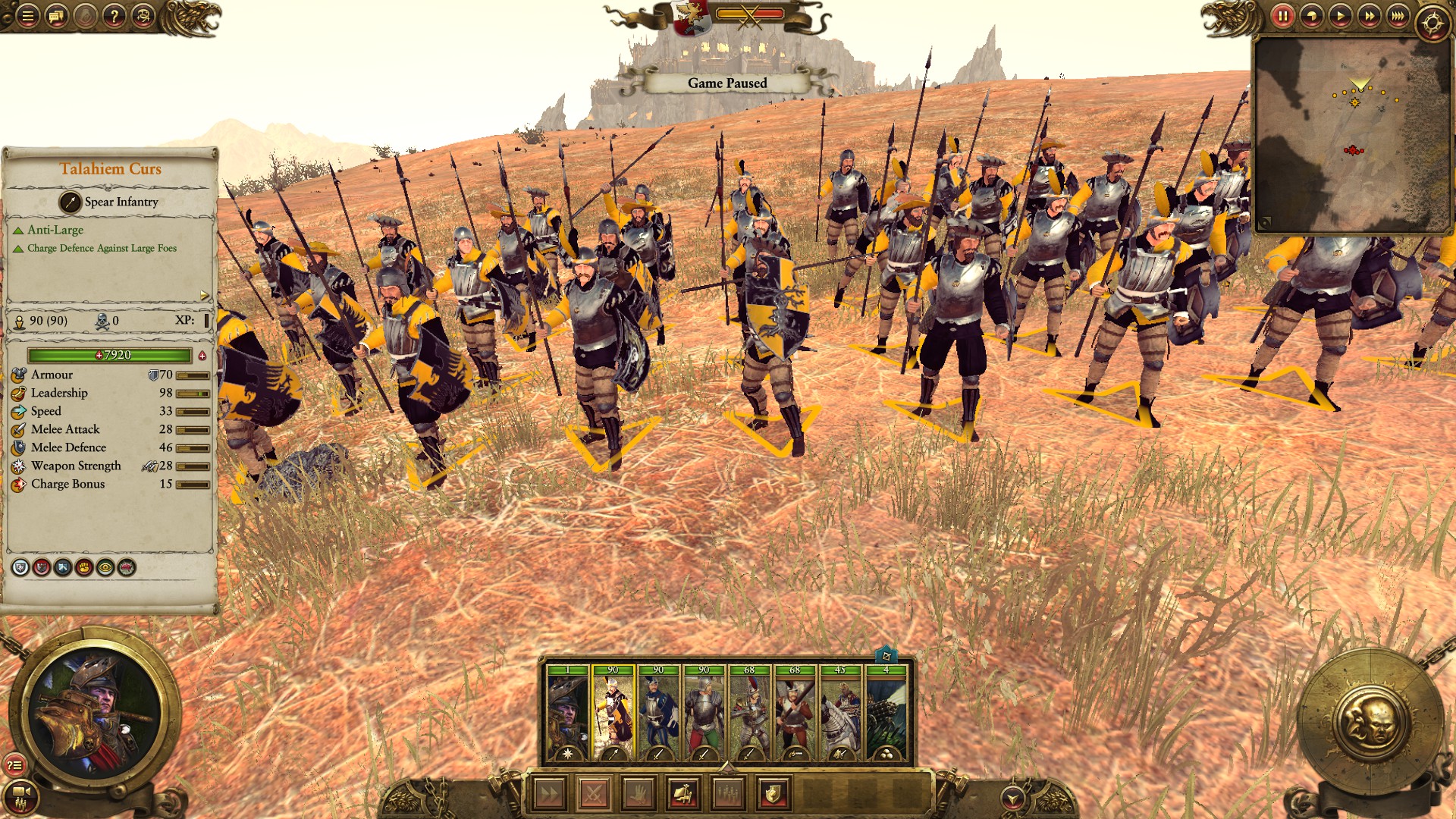Open the formation ranks icon in the battle bar
The height and width of the screenshot is (819, 1456).
tap(726, 794)
